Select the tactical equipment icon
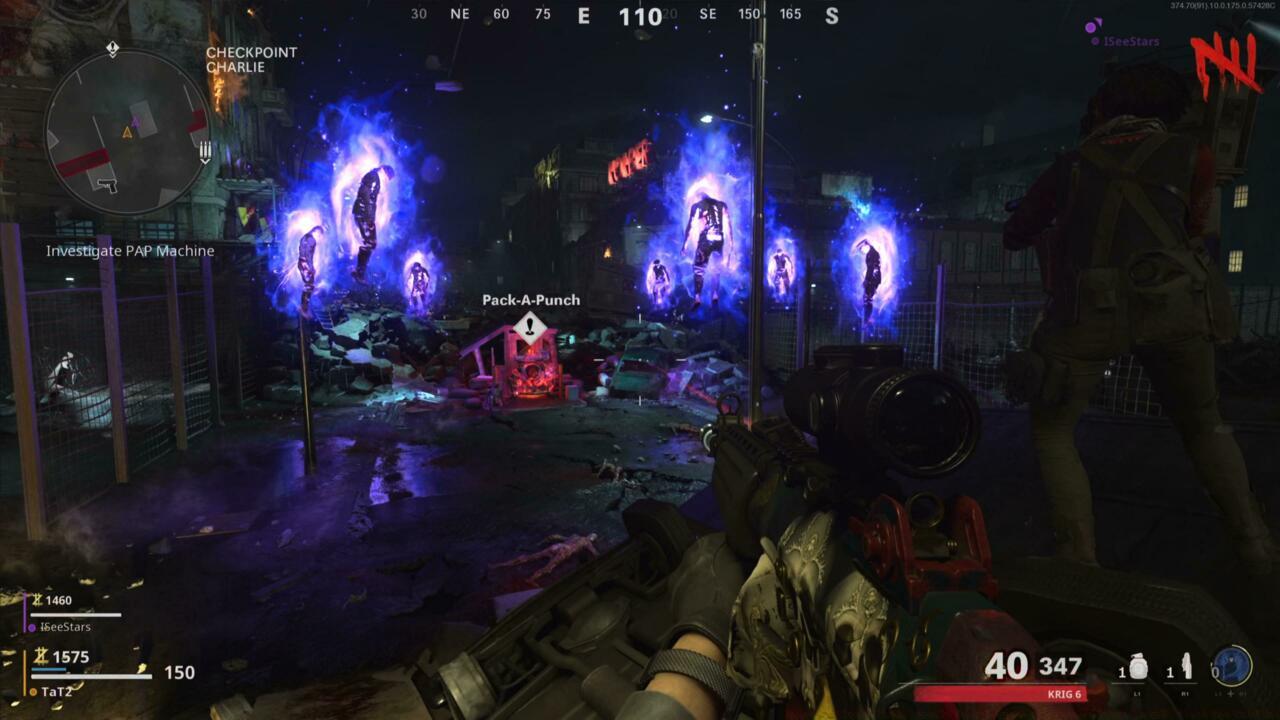Viewport: 1280px width, 720px height. point(1187,666)
